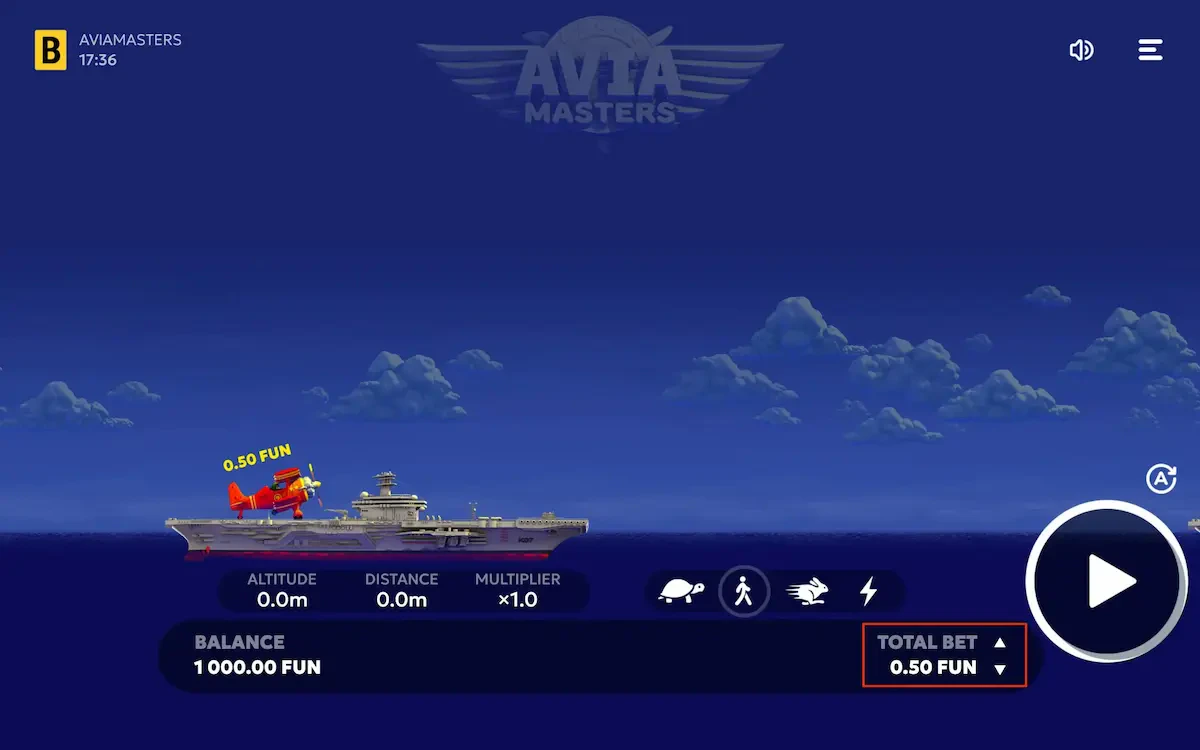Open the hamburger menu
Image resolution: width=1200 pixels, height=750 pixels.
click(1150, 50)
